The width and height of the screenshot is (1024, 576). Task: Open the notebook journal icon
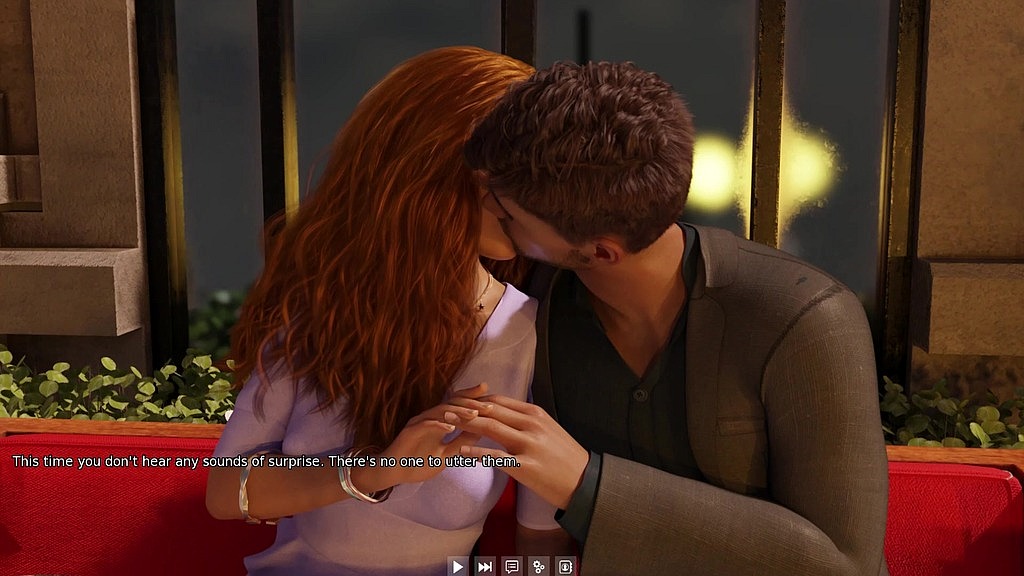565,567
